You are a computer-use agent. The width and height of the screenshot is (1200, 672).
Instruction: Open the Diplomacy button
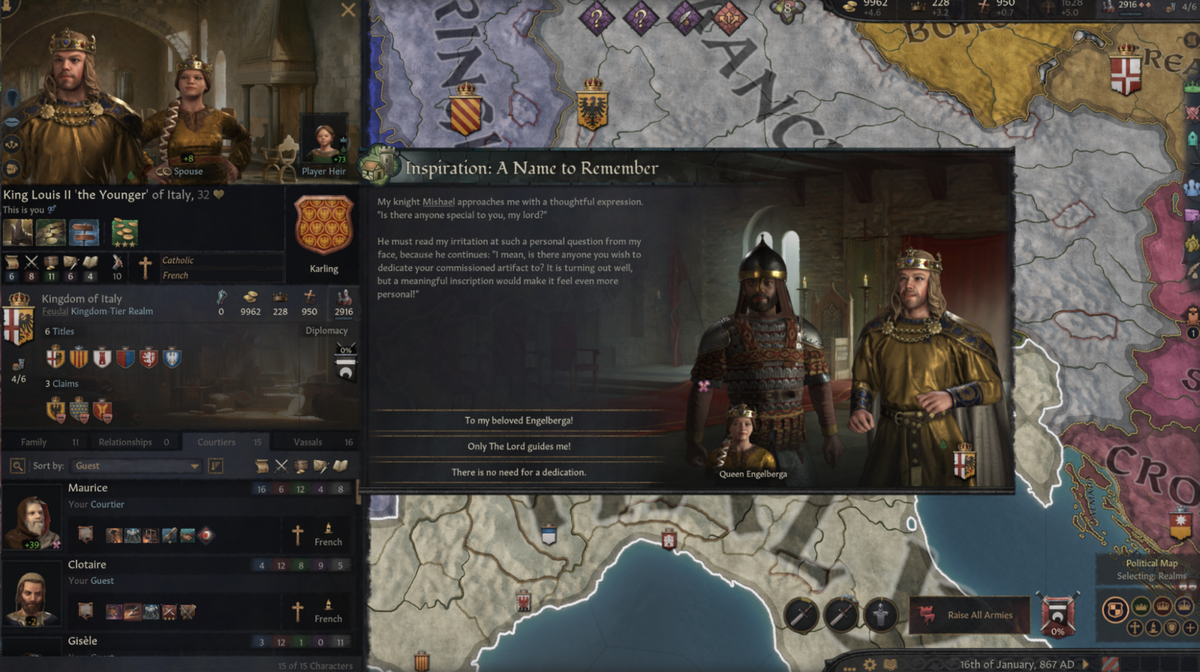326,331
